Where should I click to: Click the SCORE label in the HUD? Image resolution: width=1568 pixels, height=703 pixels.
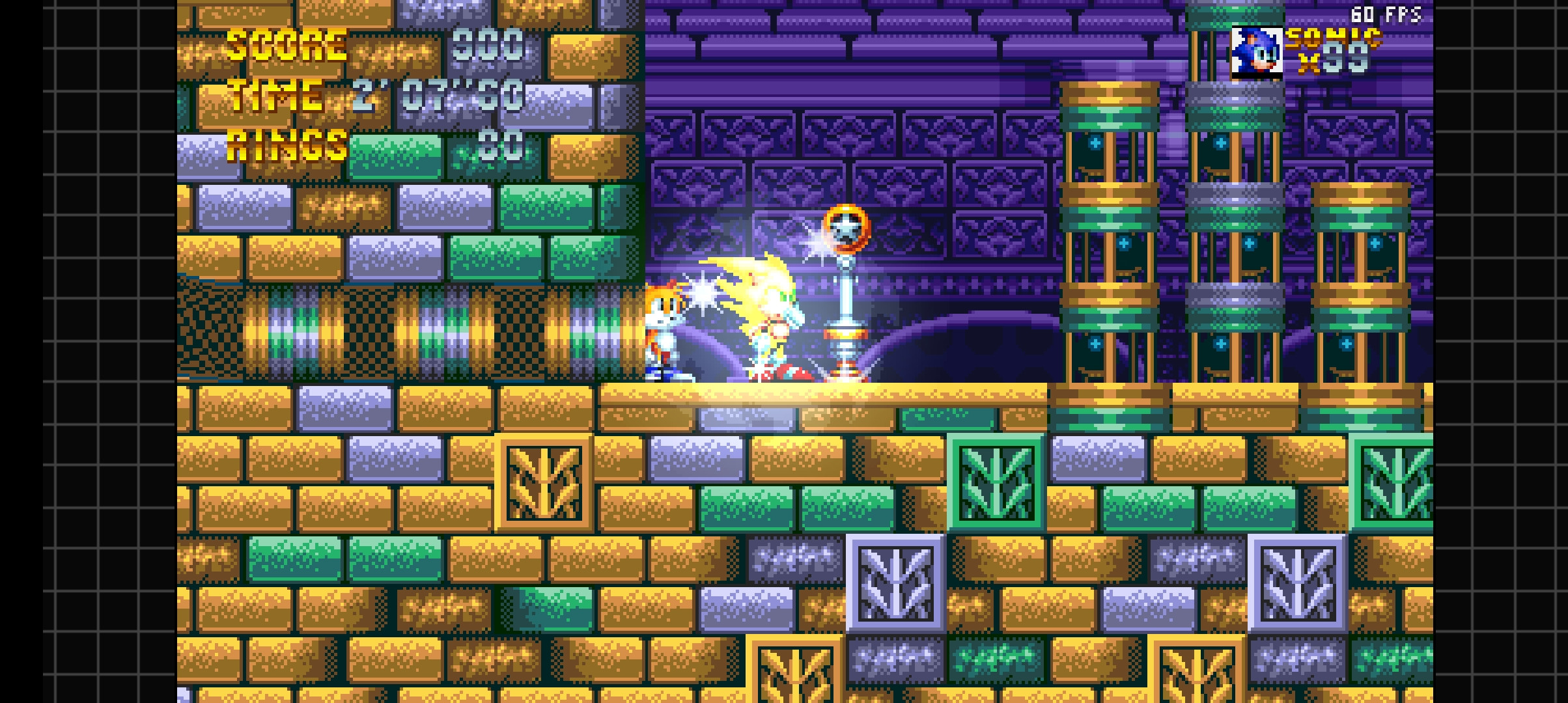pos(285,46)
